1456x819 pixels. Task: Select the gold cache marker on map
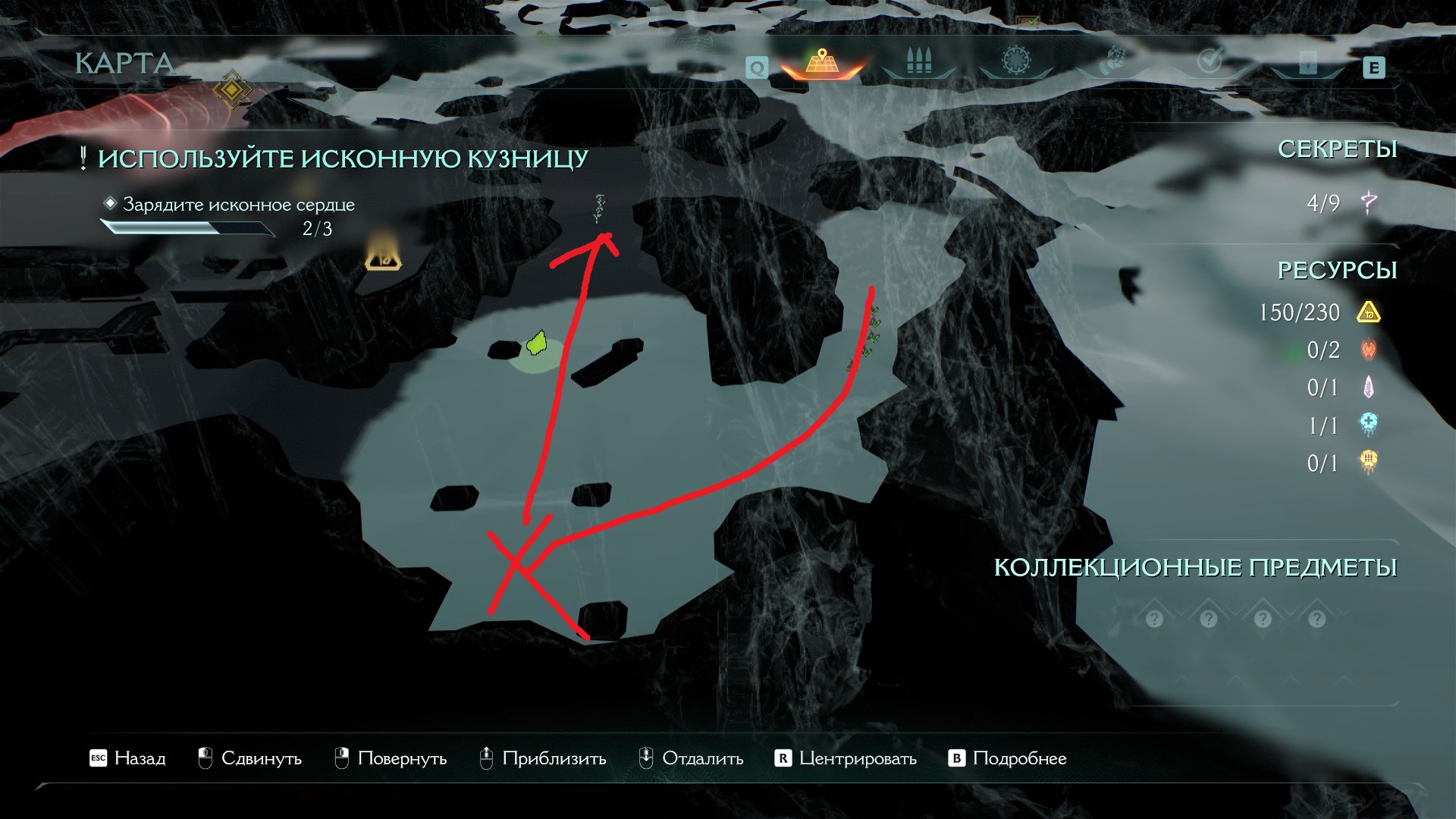(383, 260)
